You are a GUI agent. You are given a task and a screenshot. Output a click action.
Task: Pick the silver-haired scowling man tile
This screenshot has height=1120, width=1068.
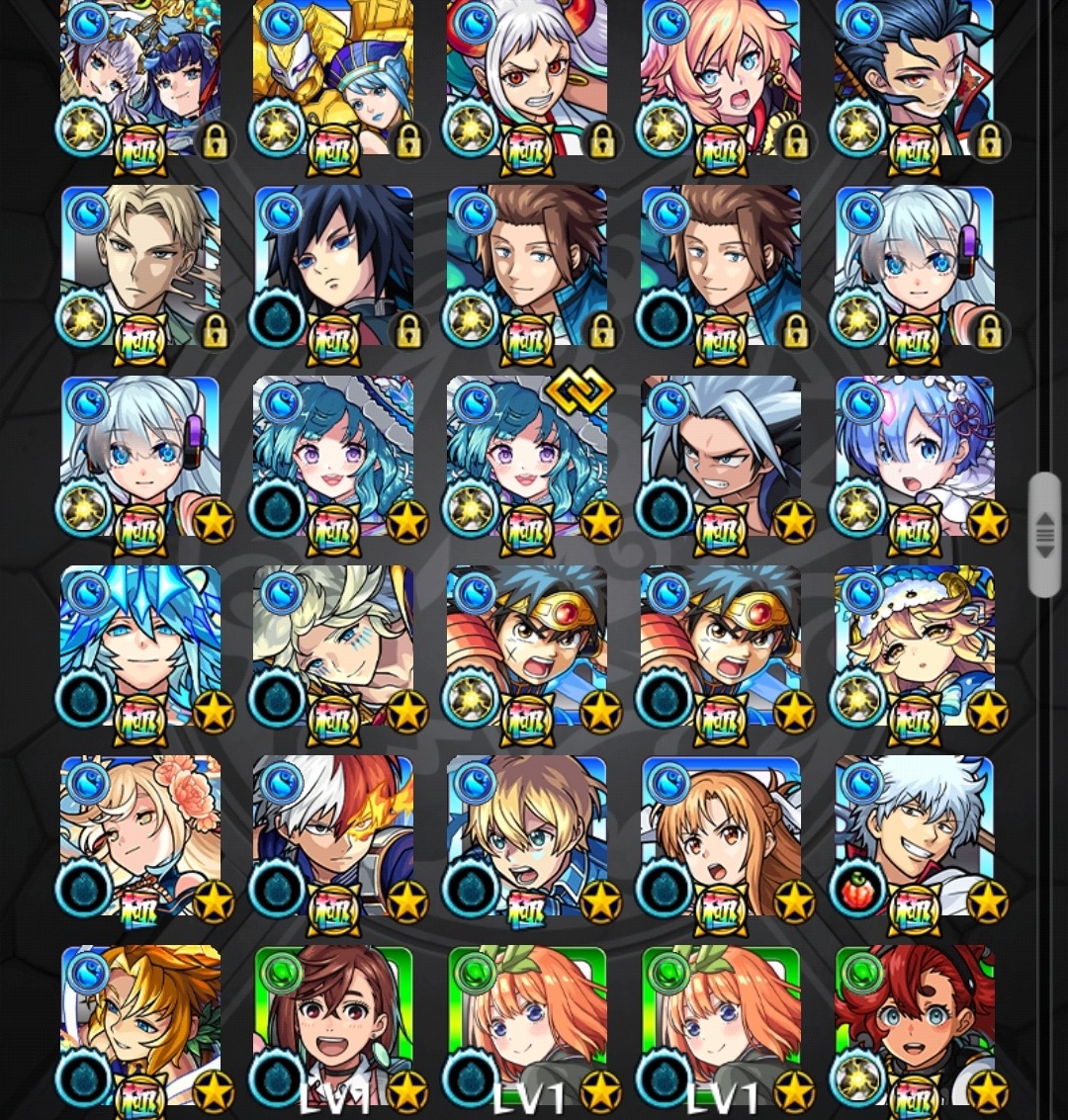tap(720, 456)
